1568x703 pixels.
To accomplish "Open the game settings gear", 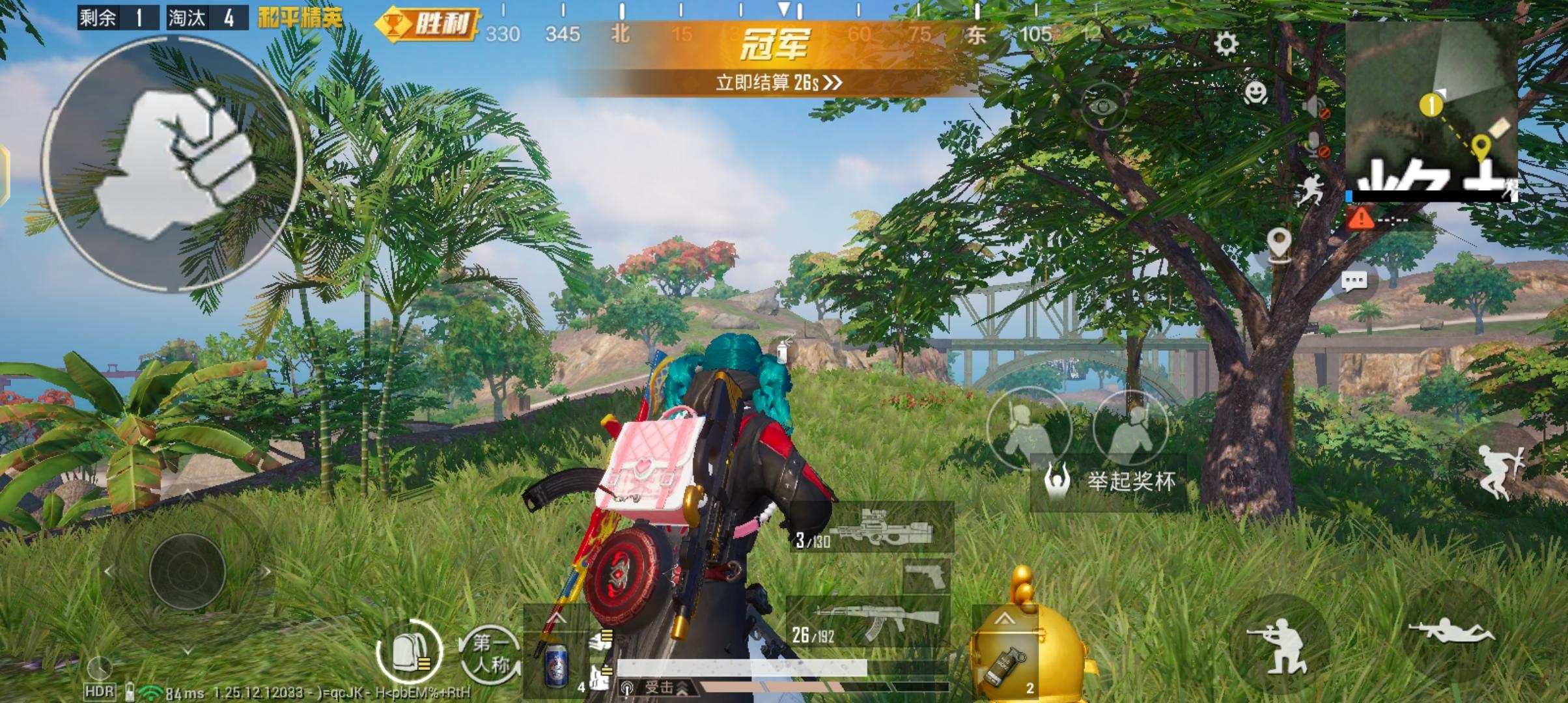I will (x=1226, y=43).
